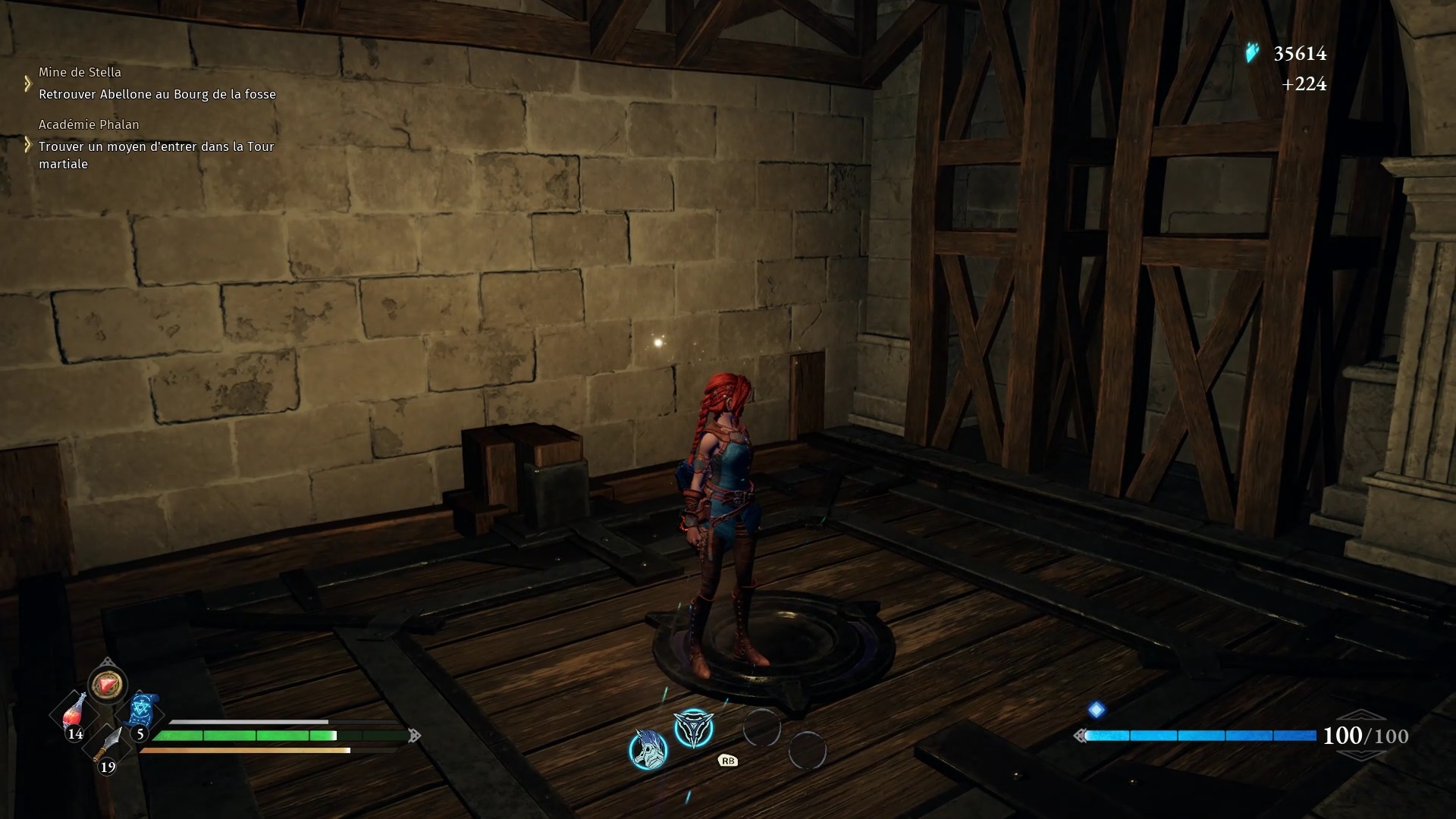Screen dimensions: 1456x819
Task: Click the red gem amulet icon
Action: point(107,686)
